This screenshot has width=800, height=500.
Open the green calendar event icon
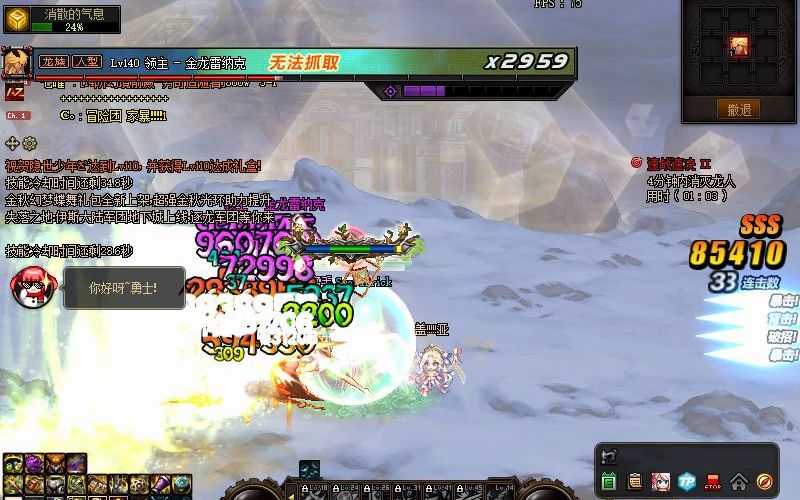pos(609,482)
